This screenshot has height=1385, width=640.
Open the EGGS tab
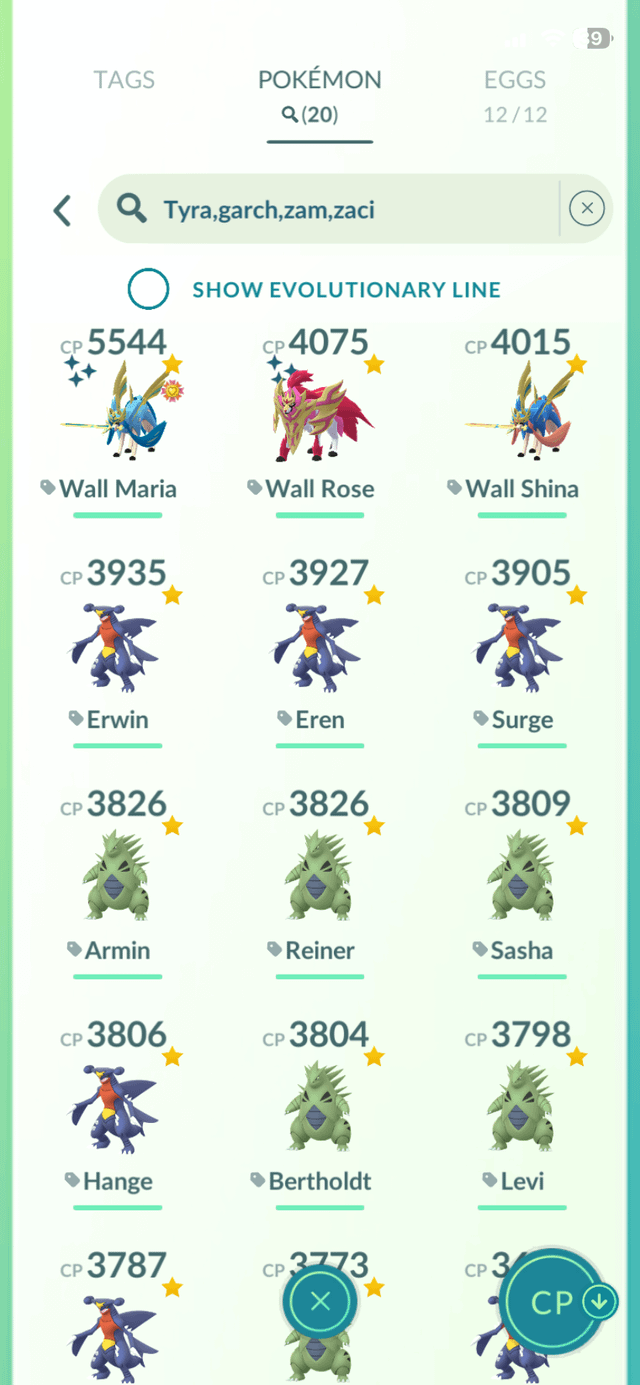(x=515, y=95)
